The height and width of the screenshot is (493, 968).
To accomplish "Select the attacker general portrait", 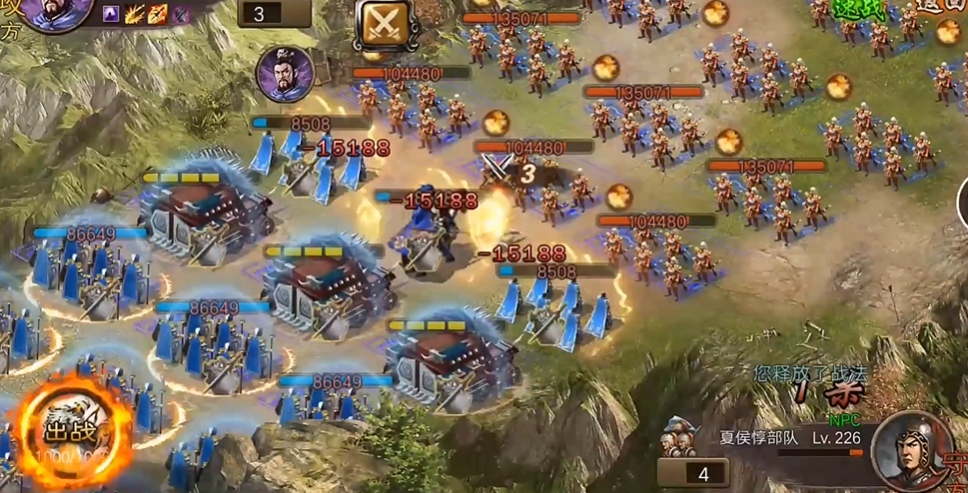I will (x=57, y=14).
